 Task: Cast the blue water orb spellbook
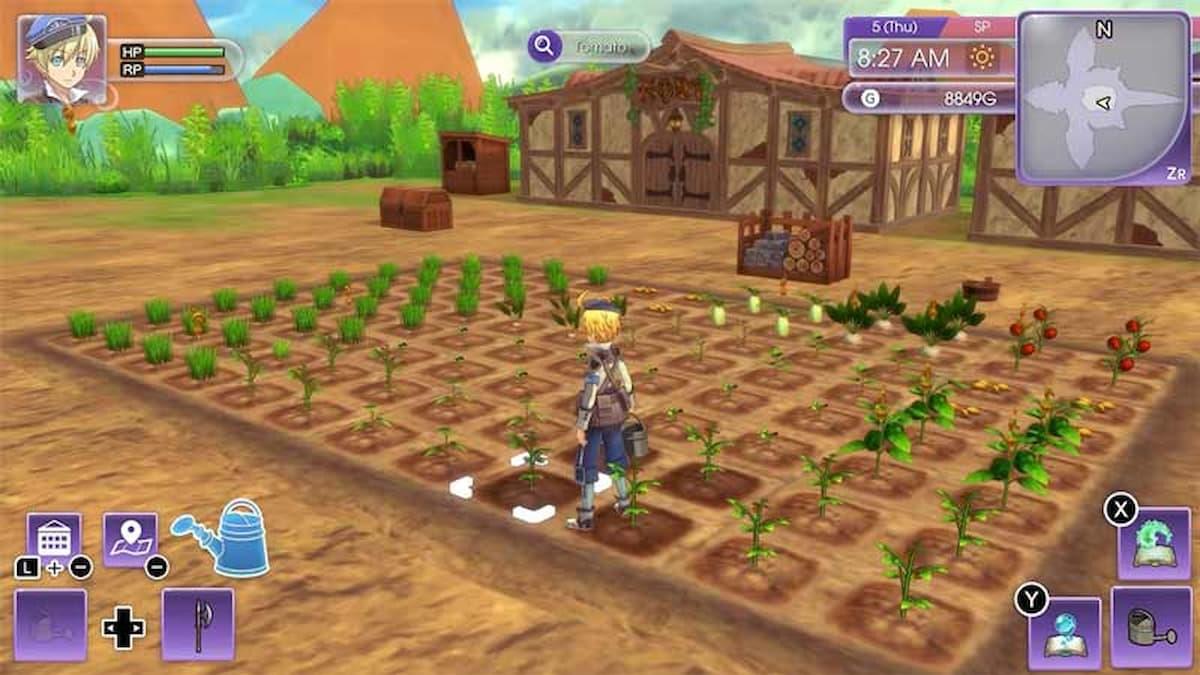[x=1064, y=633]
